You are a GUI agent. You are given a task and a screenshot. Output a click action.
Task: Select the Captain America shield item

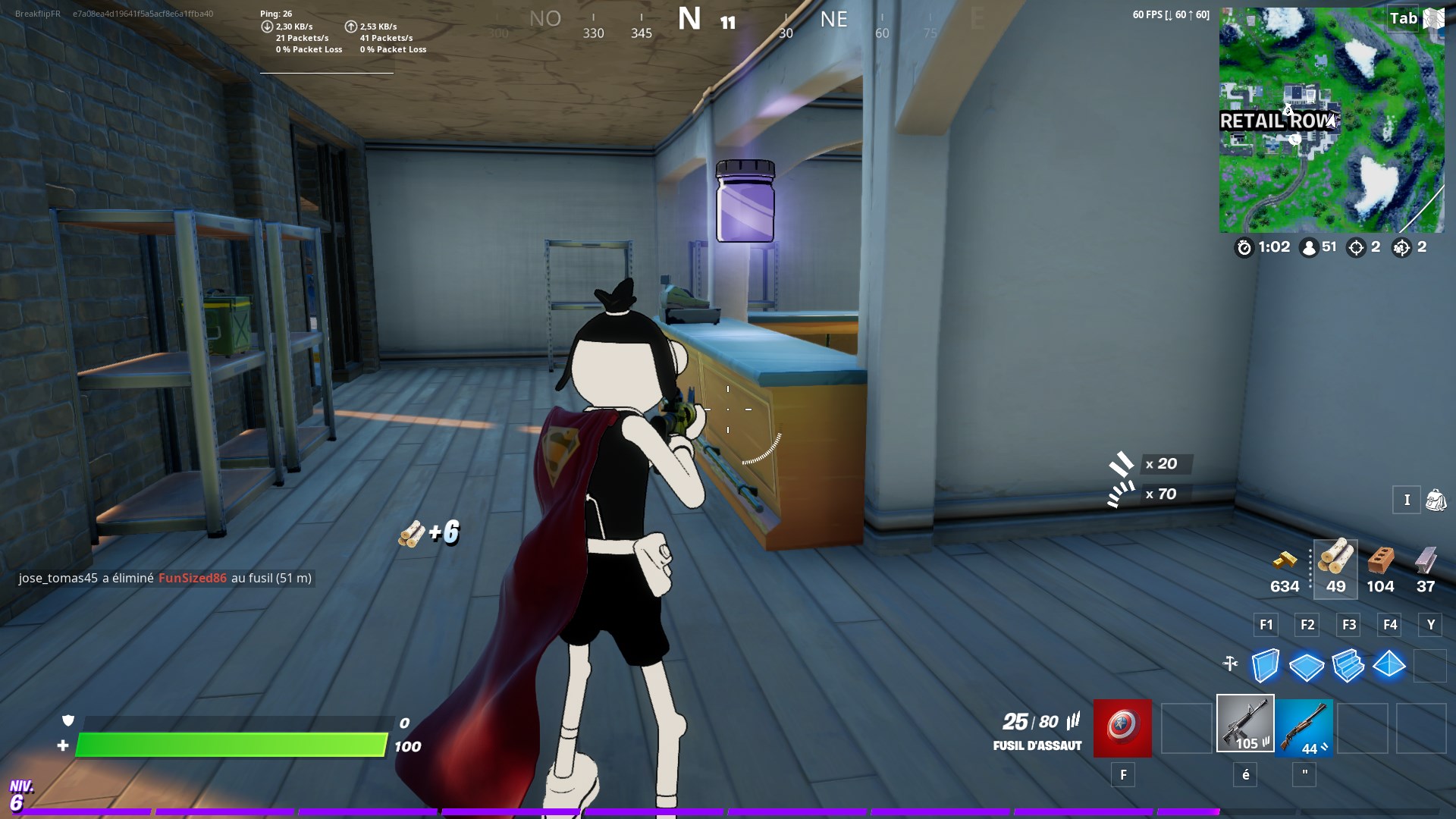(1121, 728)
